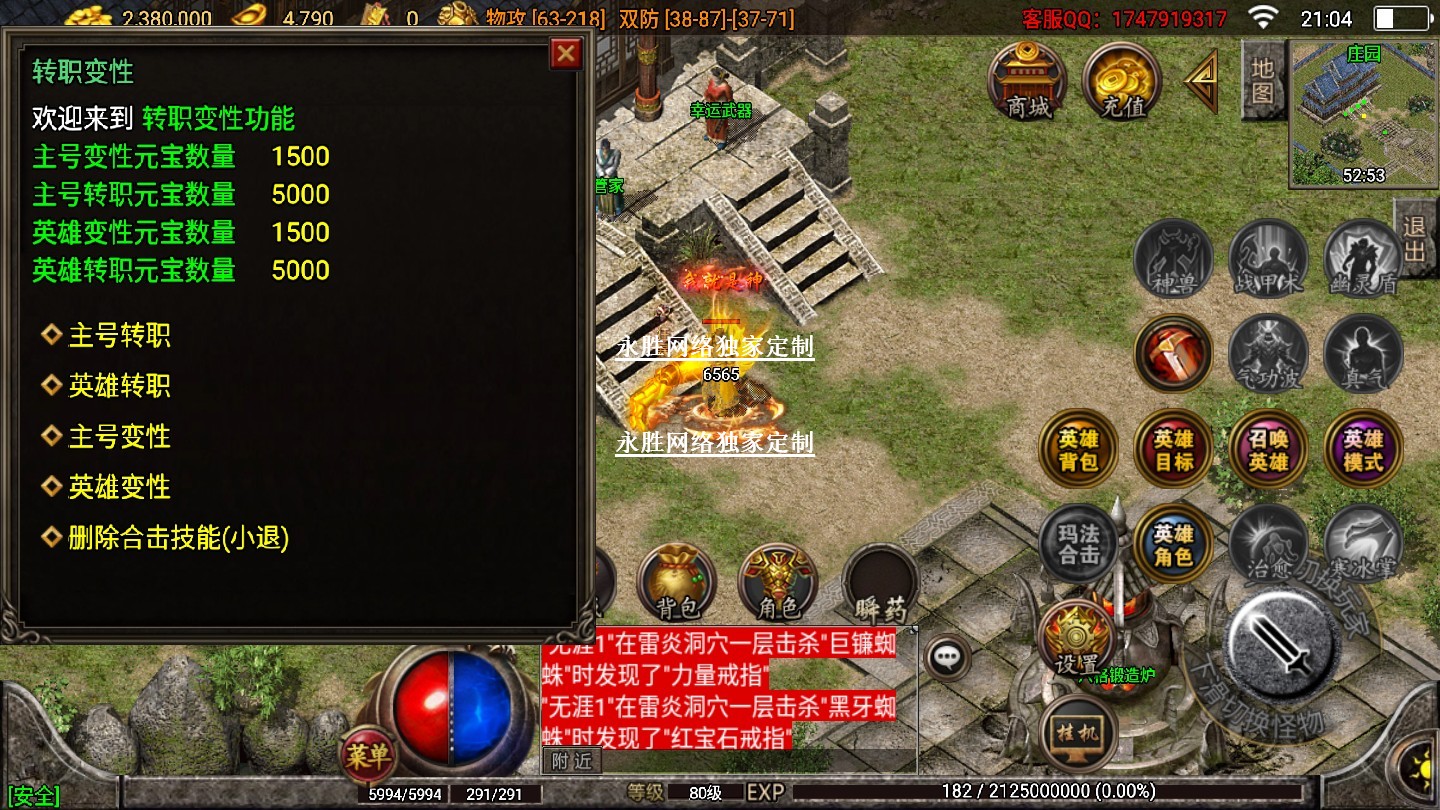The width and height of the screenshot is (1440, 810).
Task: Tap the 退出 exit button
Action: pos(1415,238)
